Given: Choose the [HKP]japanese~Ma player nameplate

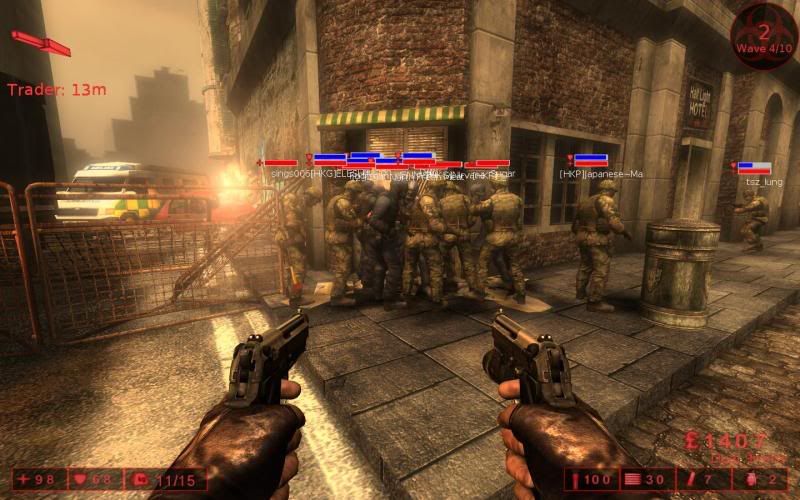Looking at the screenshot, I should 601,174.
